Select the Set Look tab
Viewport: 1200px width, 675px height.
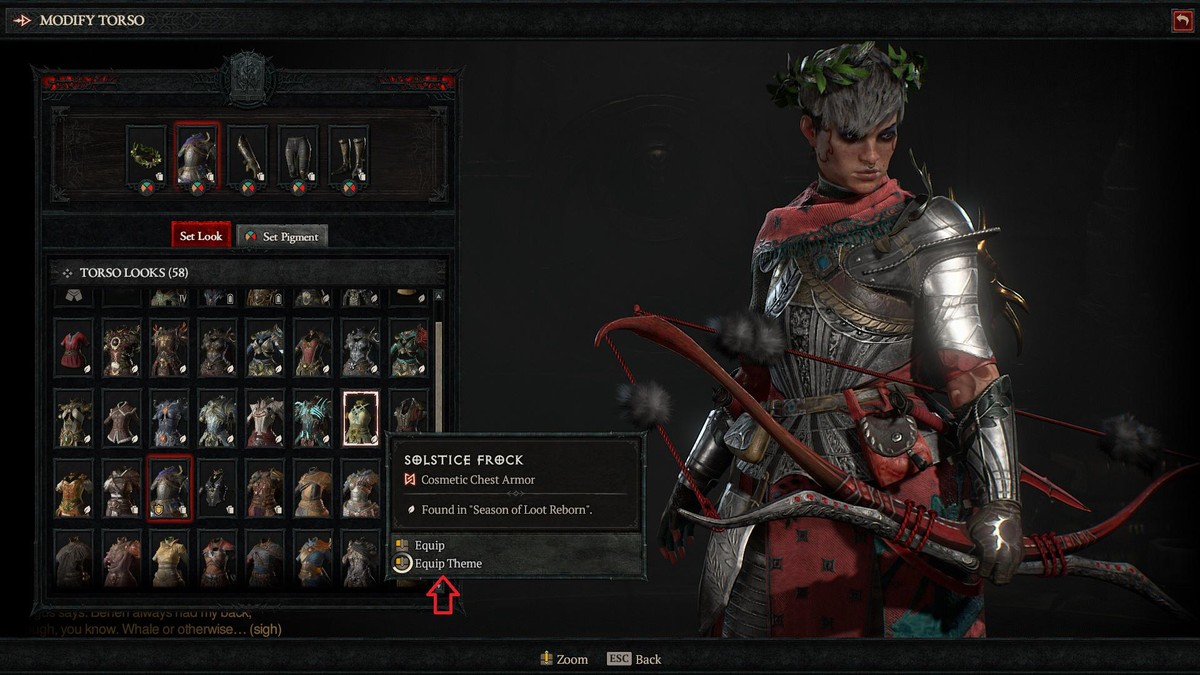tap(201, 237)
